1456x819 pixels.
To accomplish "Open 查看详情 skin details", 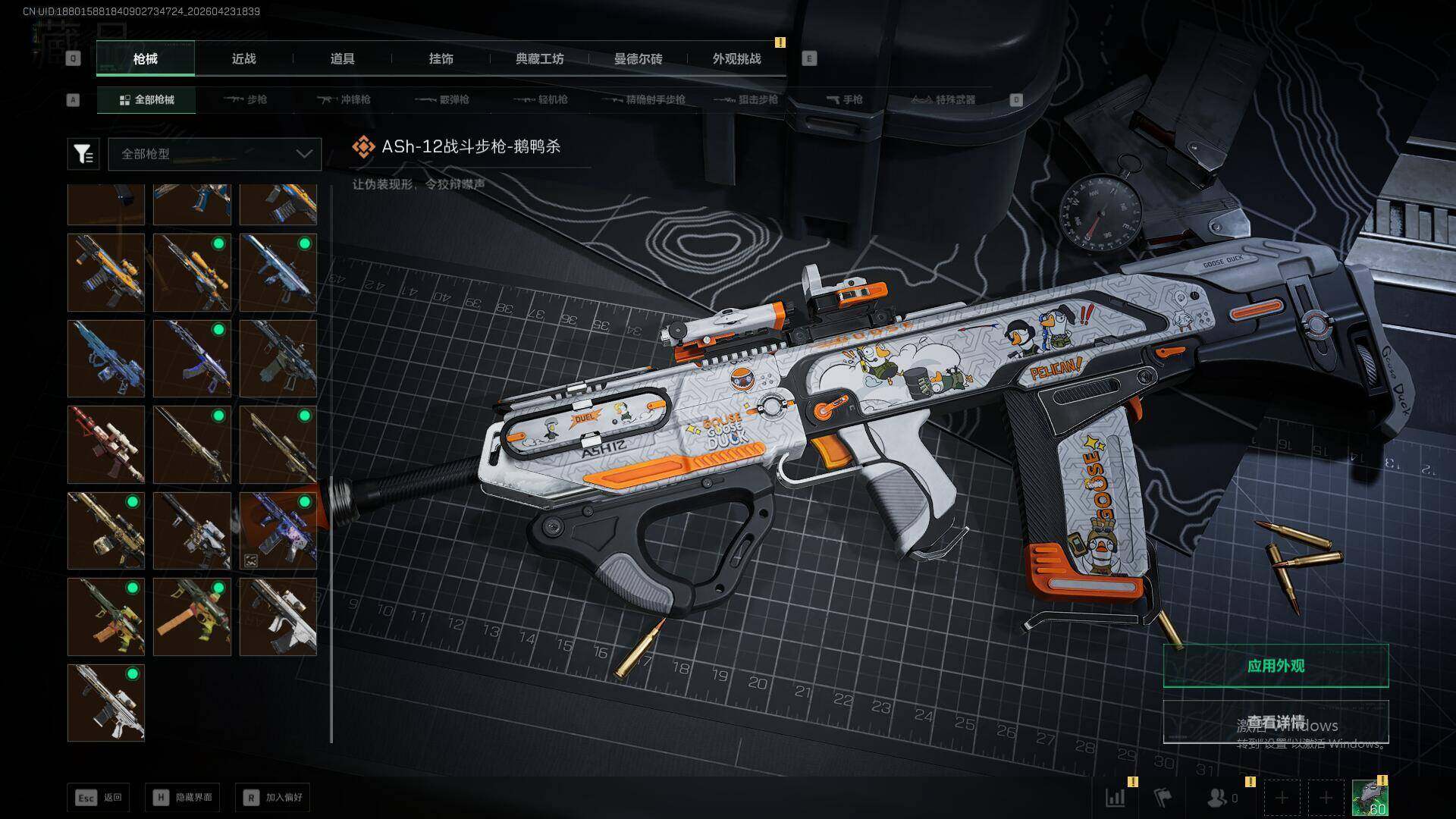I will 1276,722.
